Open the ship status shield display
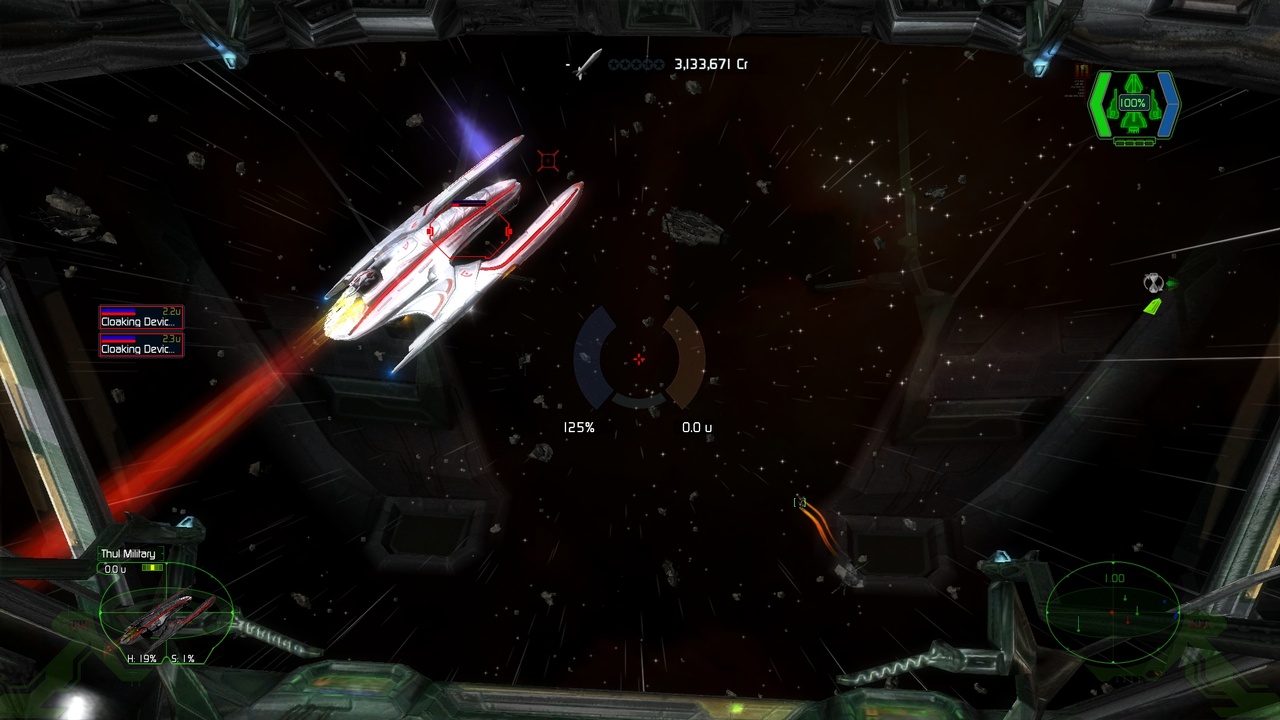 coord(1134,105)
